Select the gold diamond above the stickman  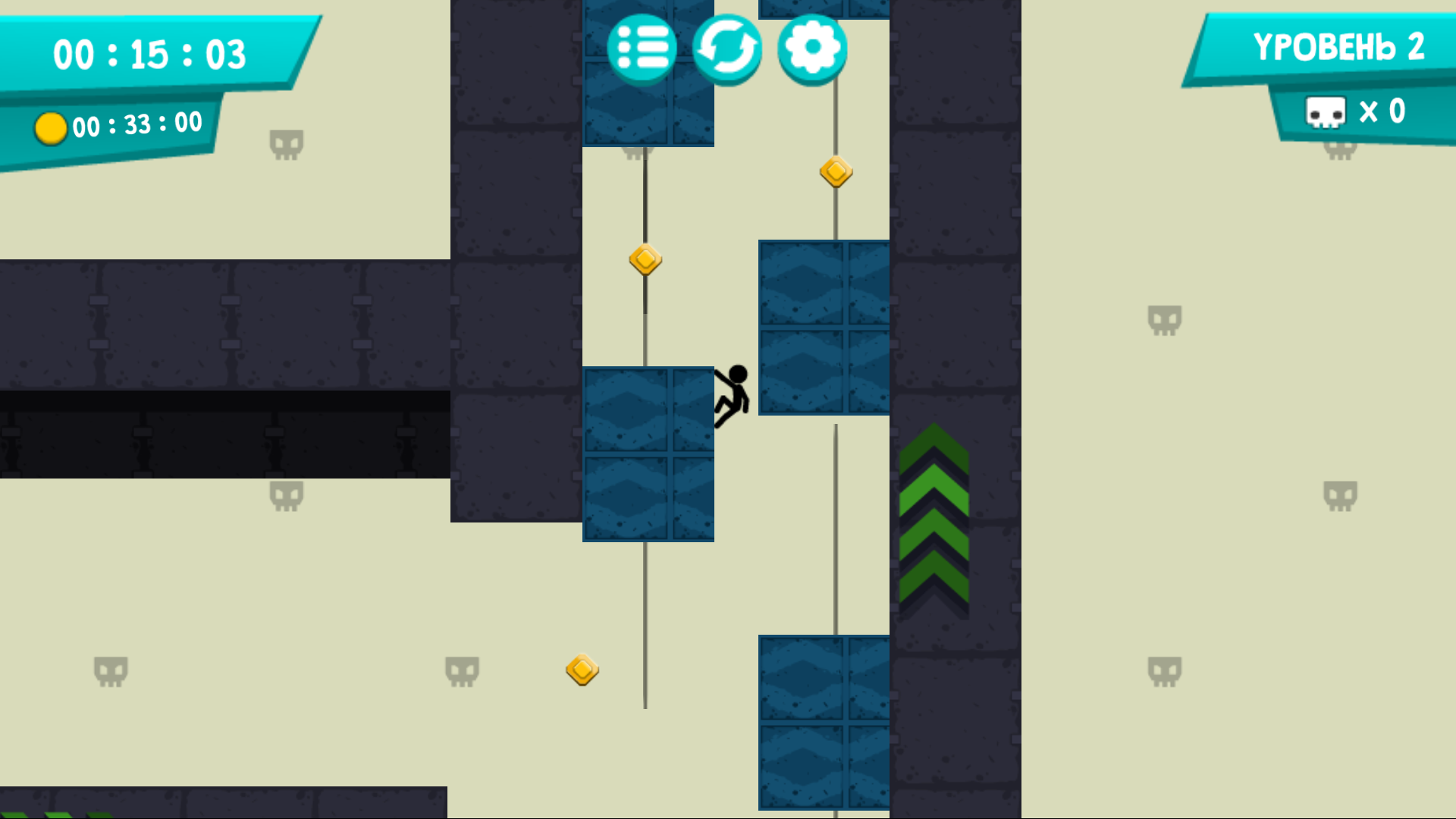(x=645, y=259)
